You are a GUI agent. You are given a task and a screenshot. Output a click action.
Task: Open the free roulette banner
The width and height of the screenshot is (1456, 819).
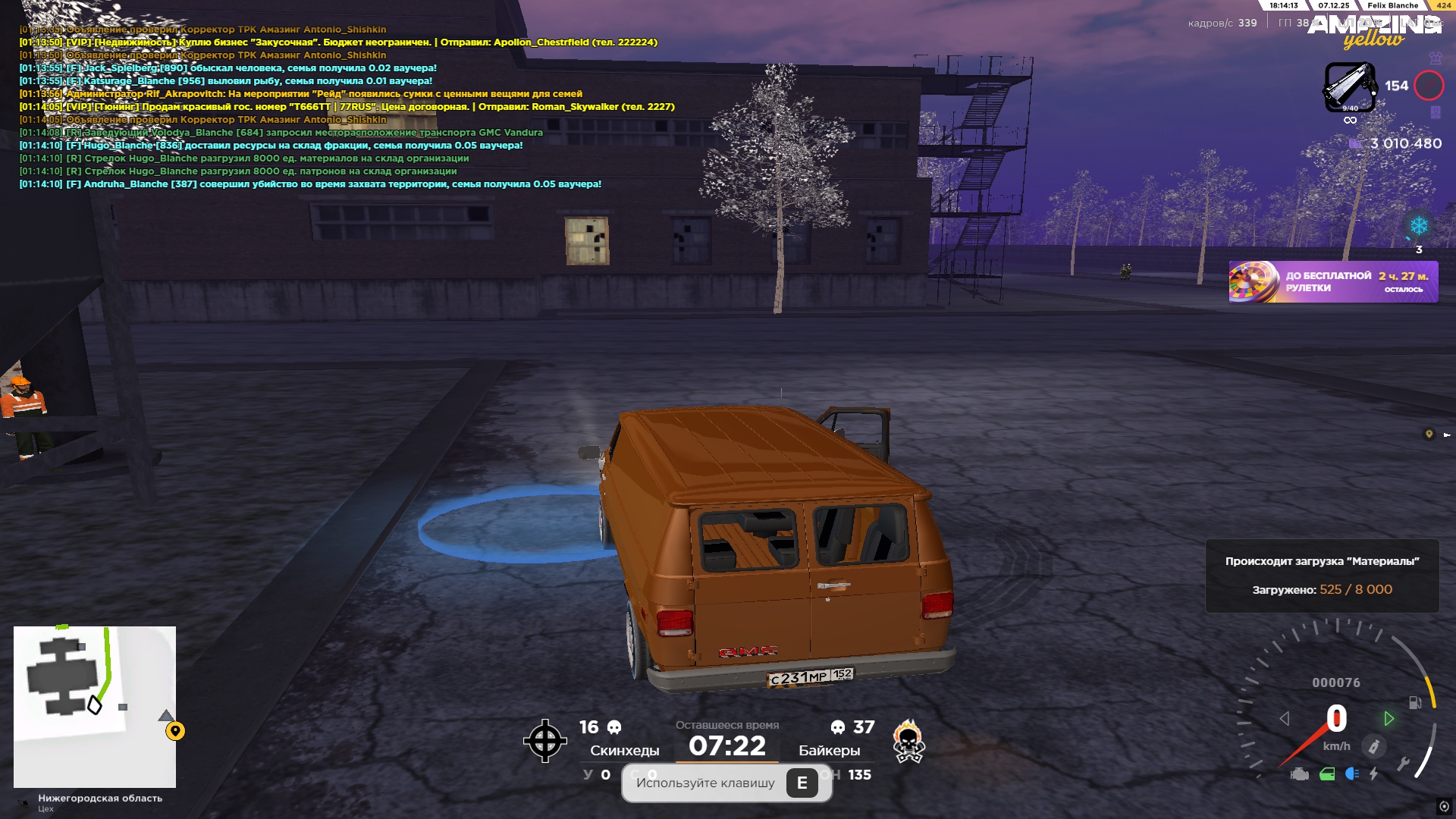pos(1333,282)
